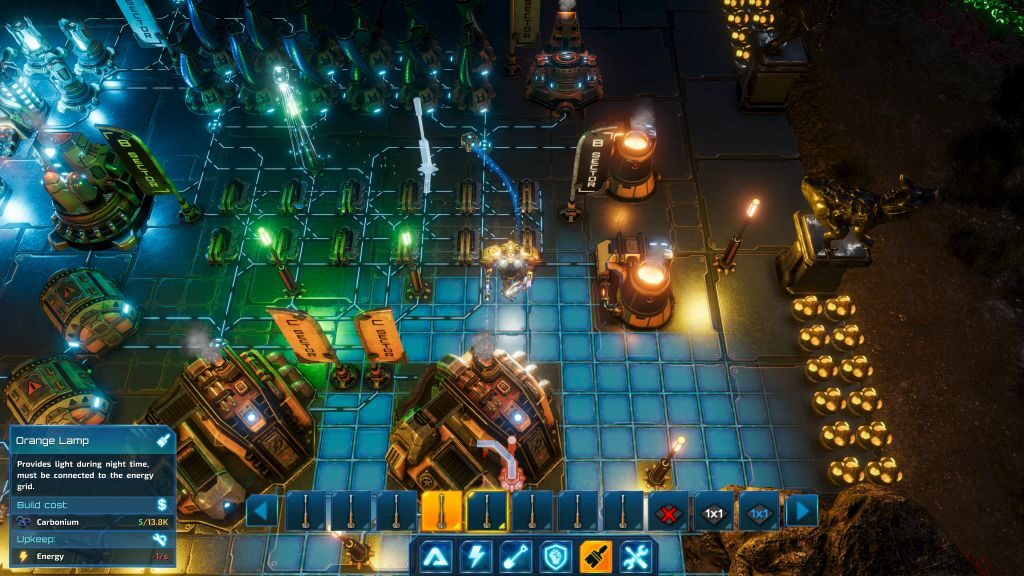Select the highlighted Orange Lamp build slot
This screenshot has width=1024, height=576.
click(441, 511)
